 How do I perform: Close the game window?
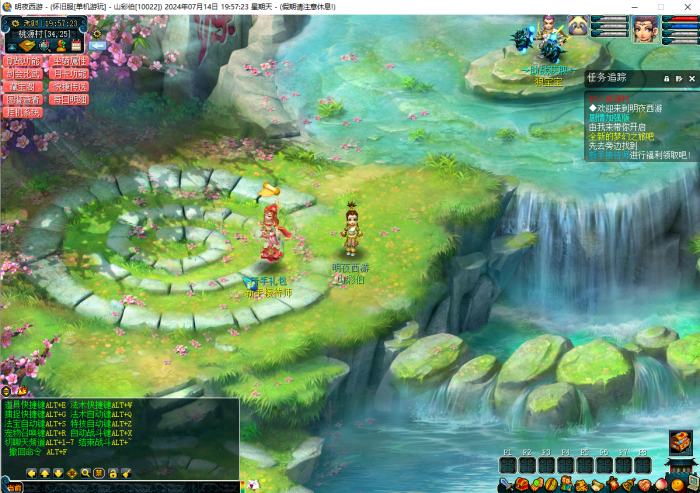tap(688, 6)
